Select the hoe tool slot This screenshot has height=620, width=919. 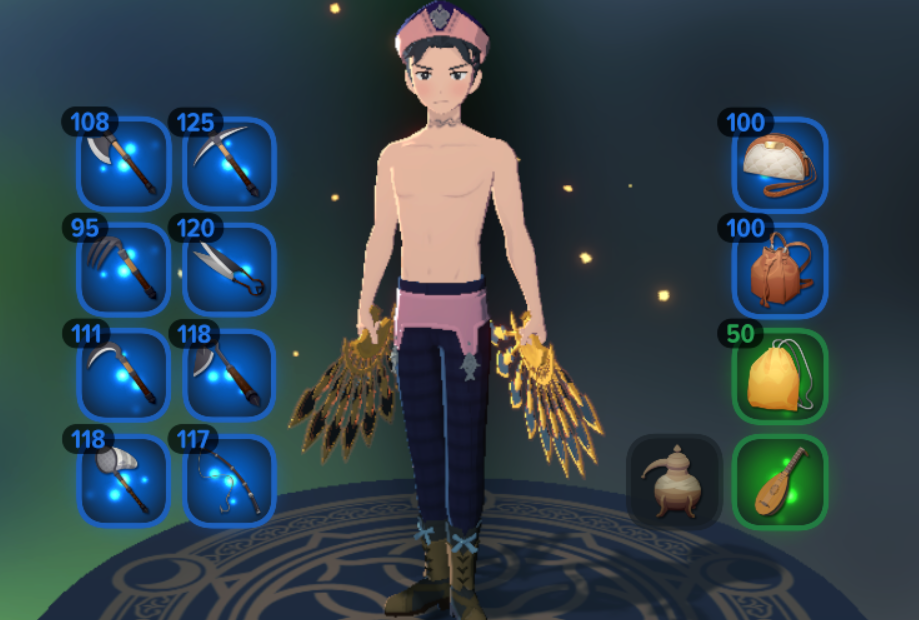coord(229,376)
